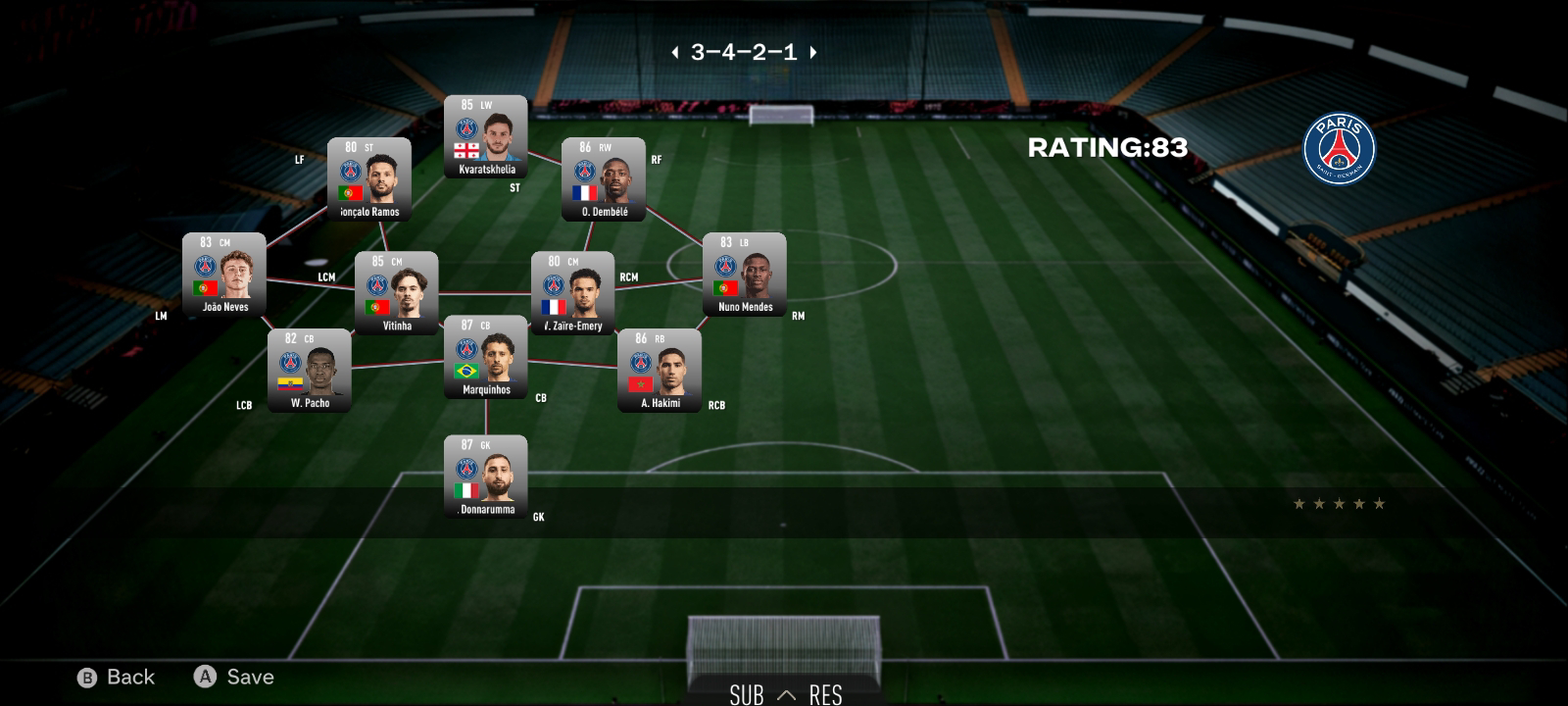1568x706 pixels.
Task: Select the Marquinhos centre-back card
Action: pyautogui.click(x=486, y=357)
